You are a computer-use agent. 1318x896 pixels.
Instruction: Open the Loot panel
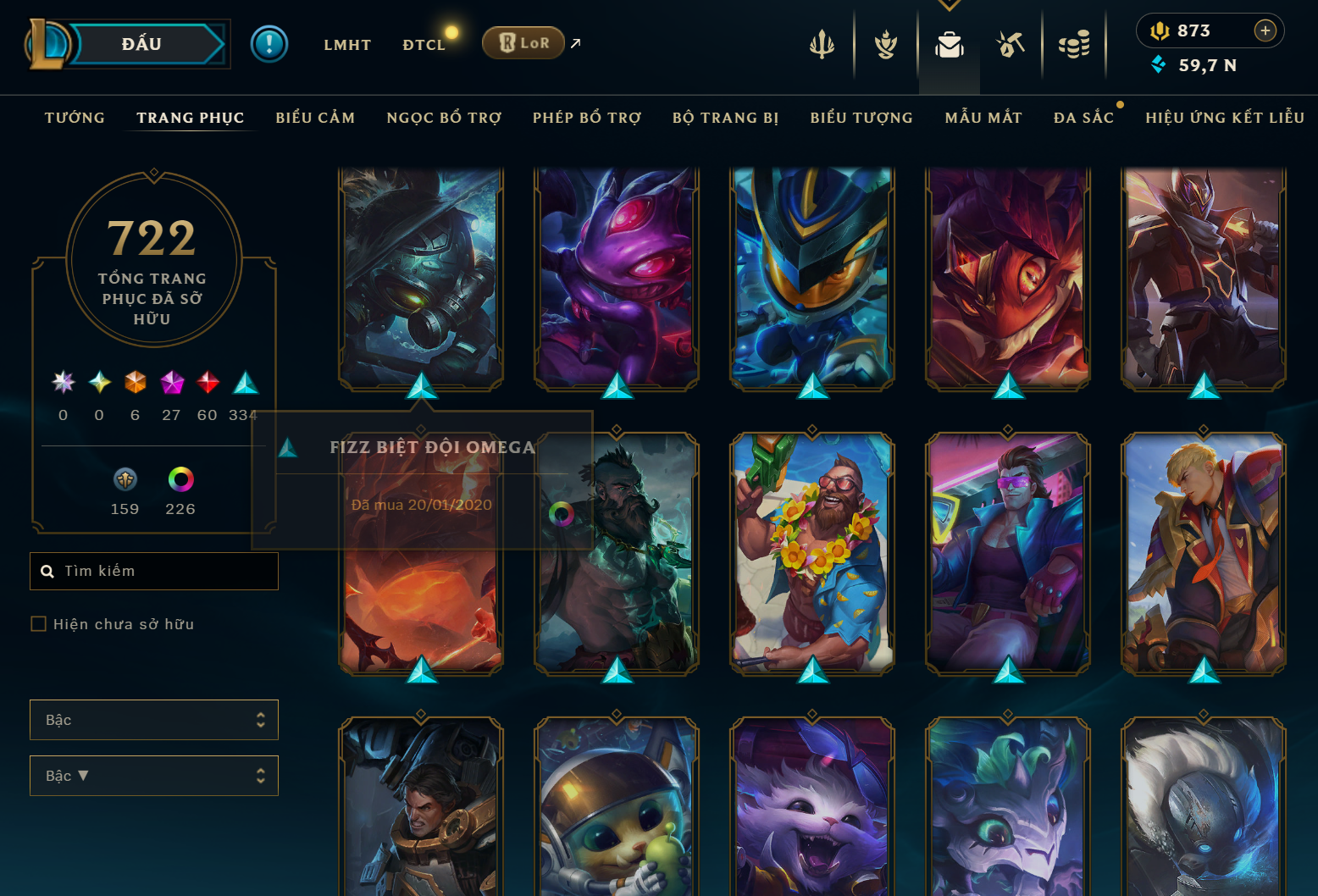(1011, 44)
